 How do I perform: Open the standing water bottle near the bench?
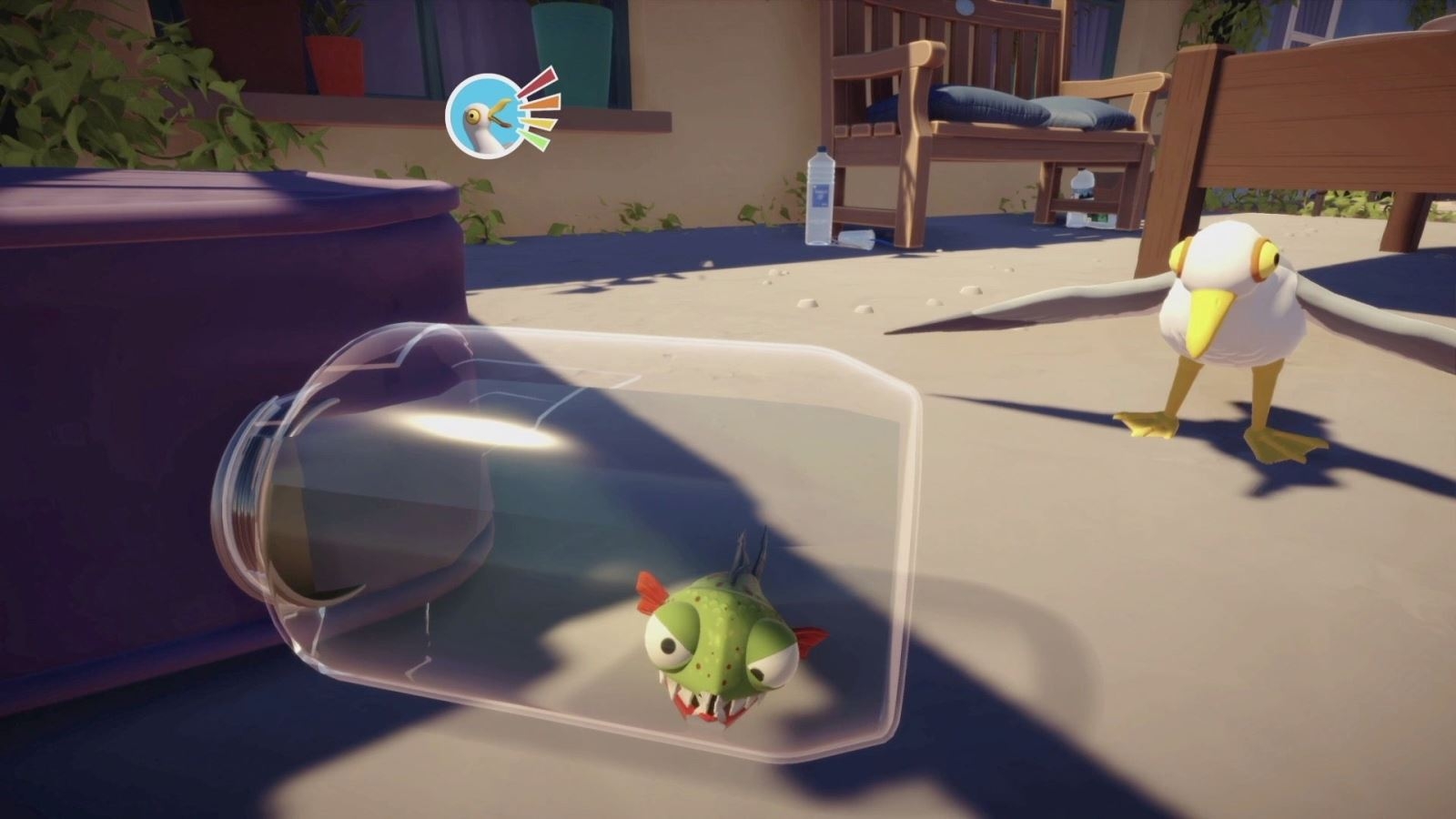pos(820,196)
